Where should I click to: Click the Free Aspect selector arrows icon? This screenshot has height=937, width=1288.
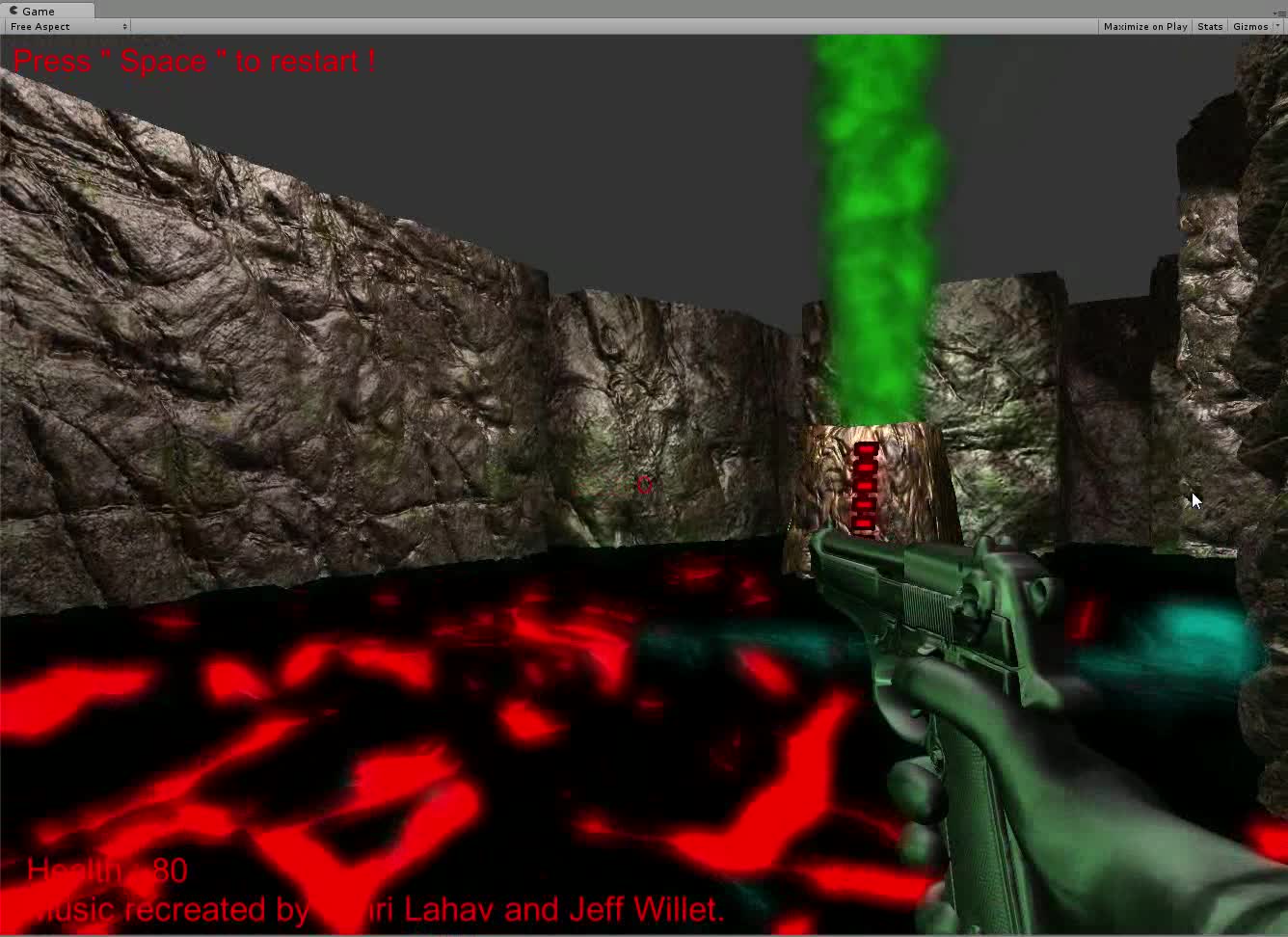[x=124, y=26]
